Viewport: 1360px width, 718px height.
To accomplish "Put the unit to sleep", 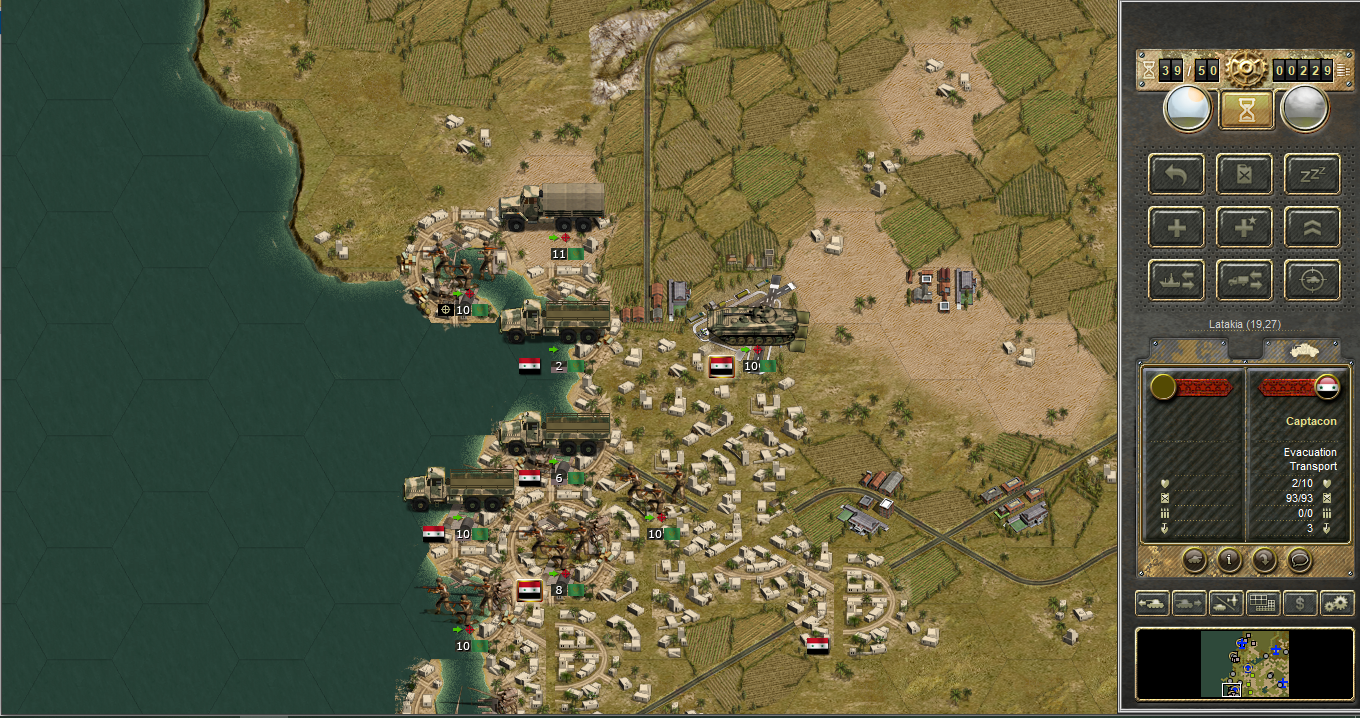I will [1312, 175].
